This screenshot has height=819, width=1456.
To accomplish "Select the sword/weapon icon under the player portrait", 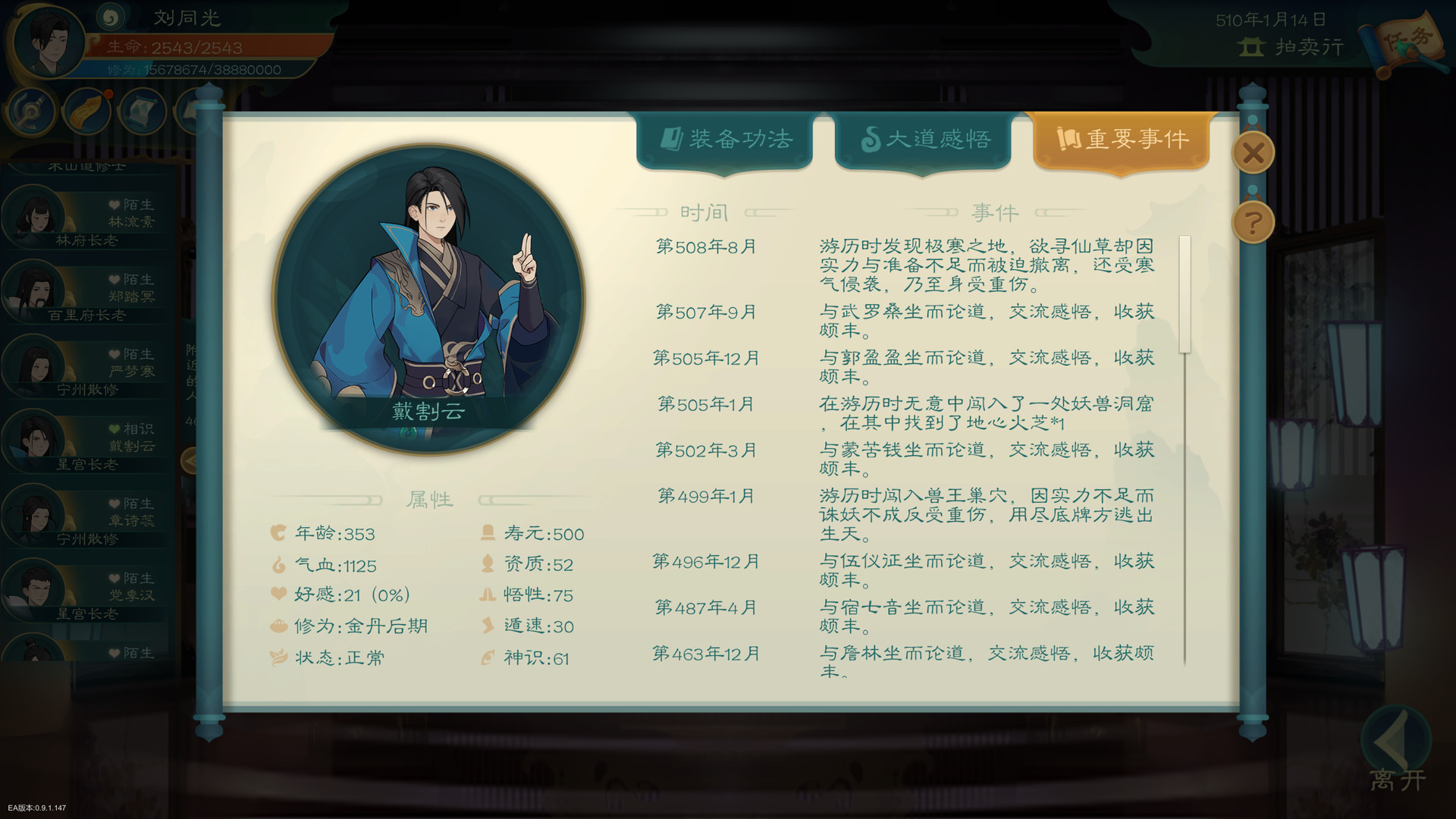I will 30,111.
